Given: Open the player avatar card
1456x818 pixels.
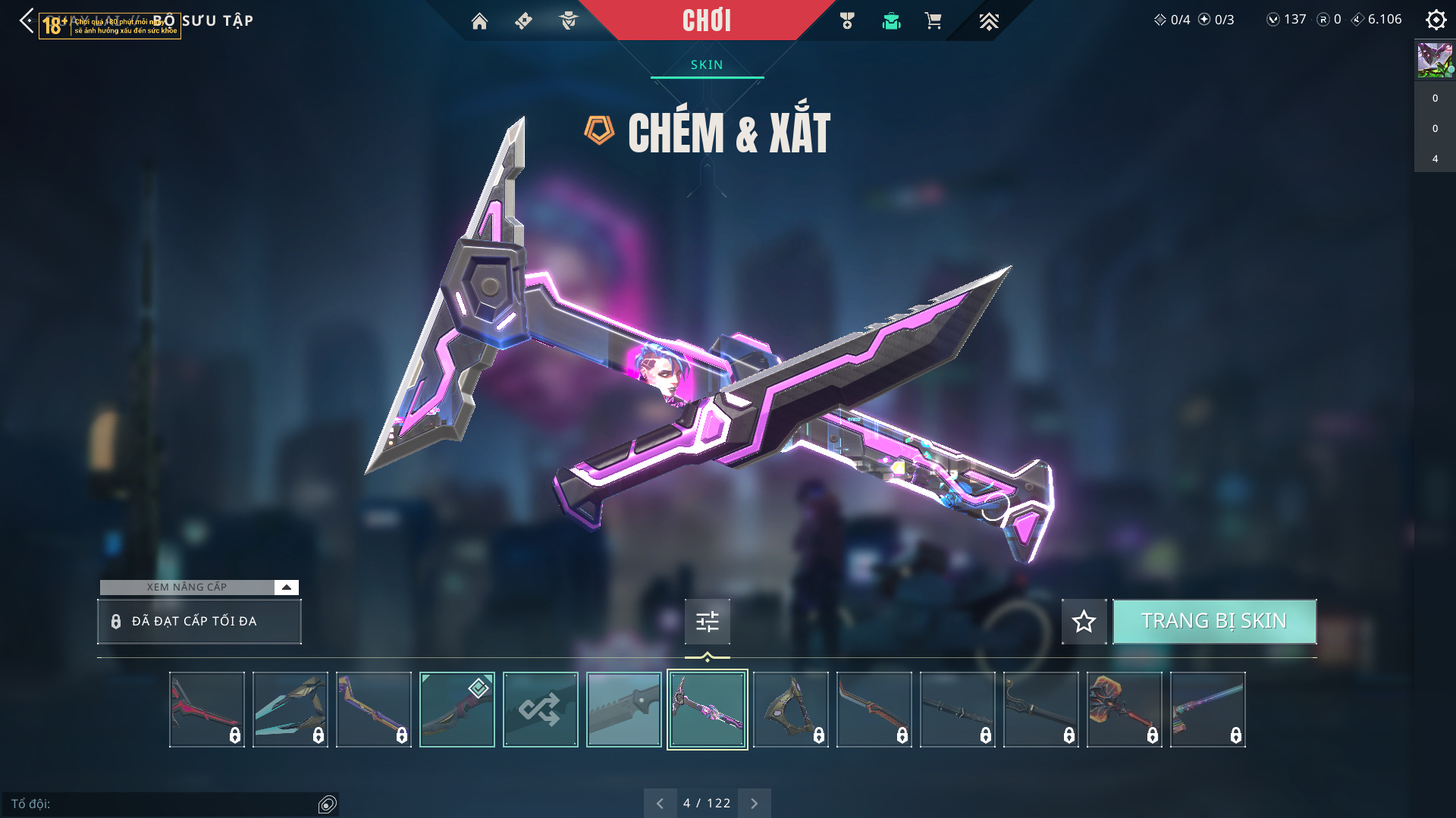Looking at the screenshot, I should point(1434,60).
